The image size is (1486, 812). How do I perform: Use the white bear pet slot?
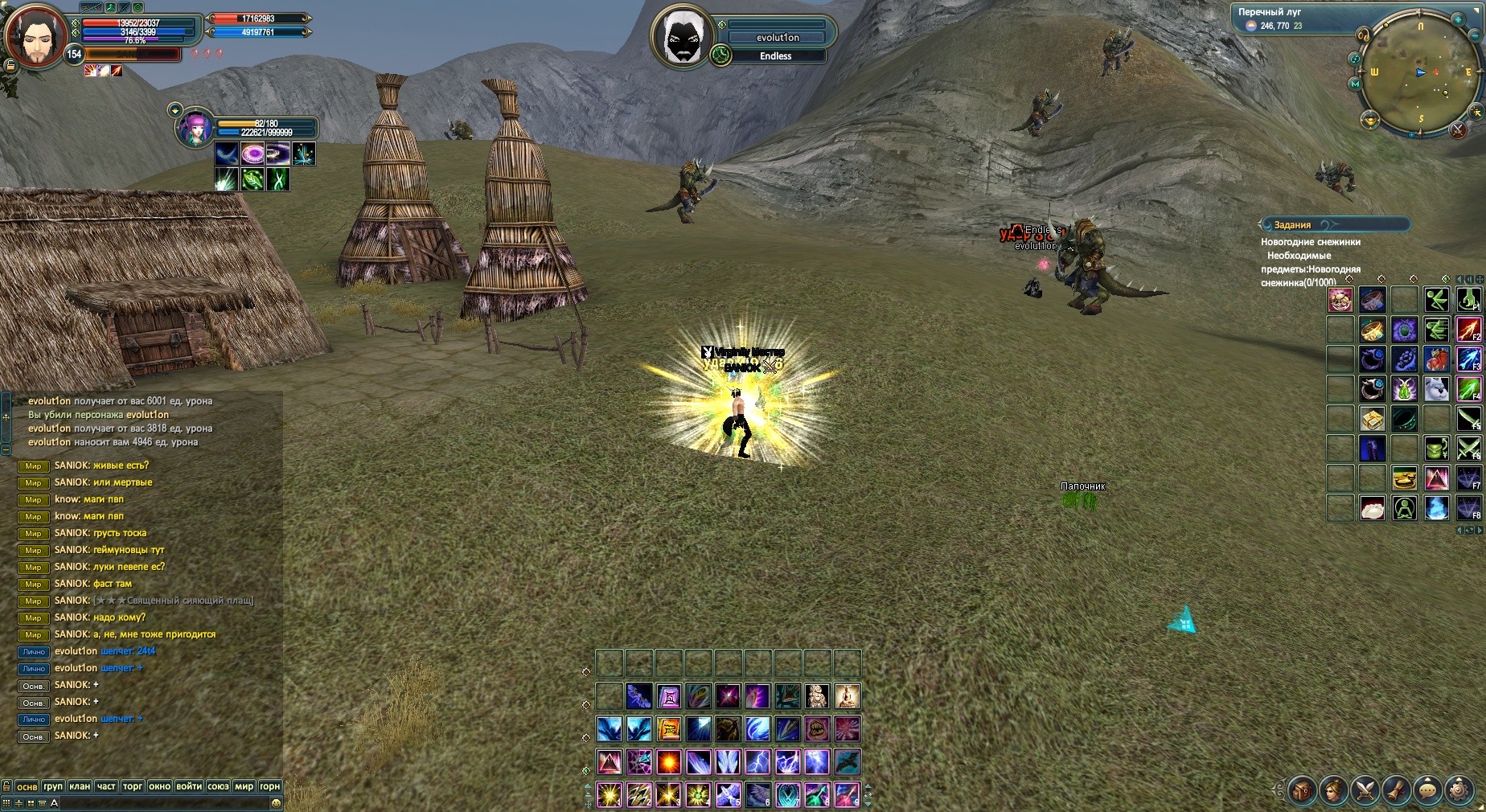tap(1437, 389)
